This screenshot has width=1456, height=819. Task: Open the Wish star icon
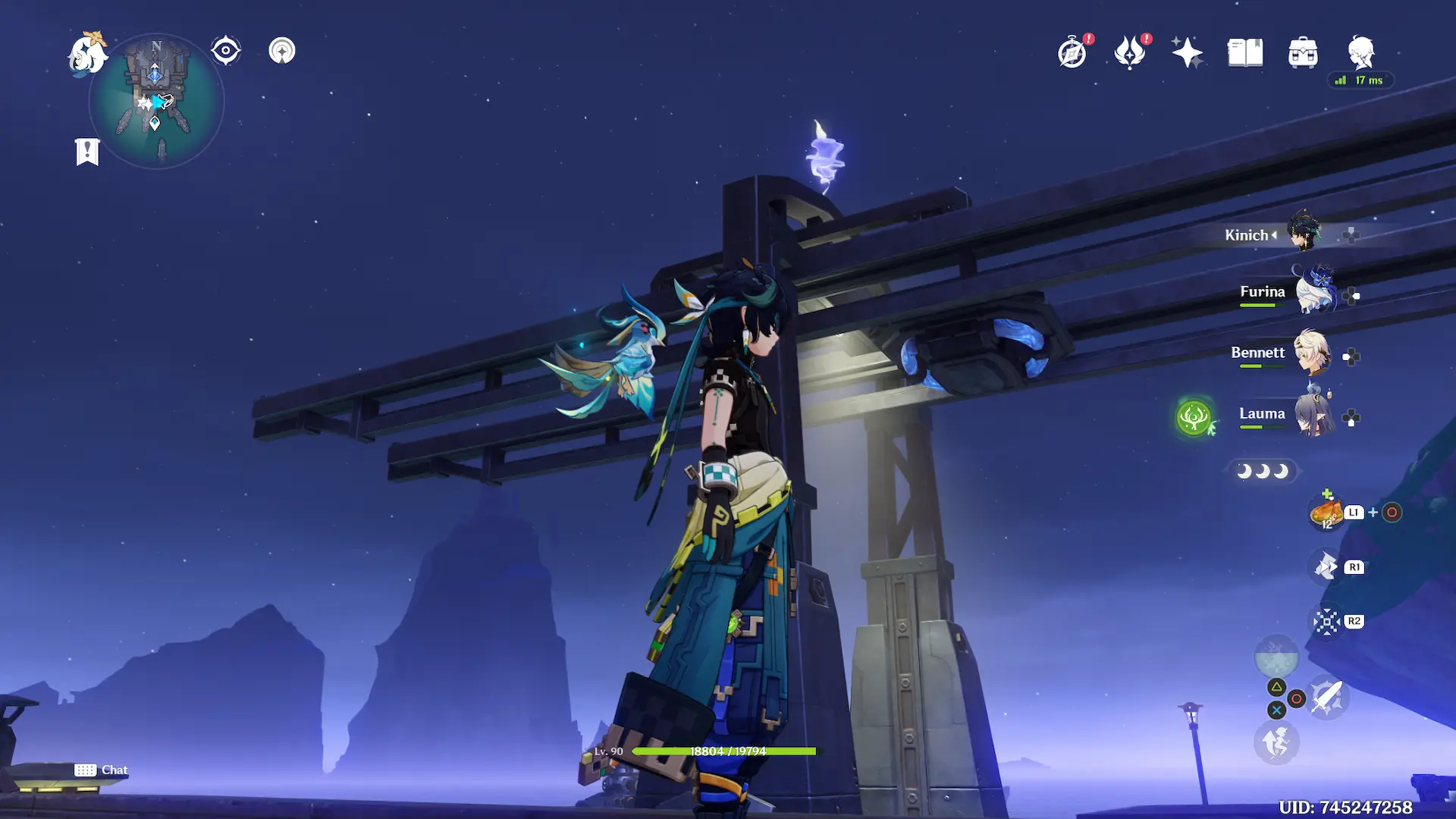point(1187,53)
